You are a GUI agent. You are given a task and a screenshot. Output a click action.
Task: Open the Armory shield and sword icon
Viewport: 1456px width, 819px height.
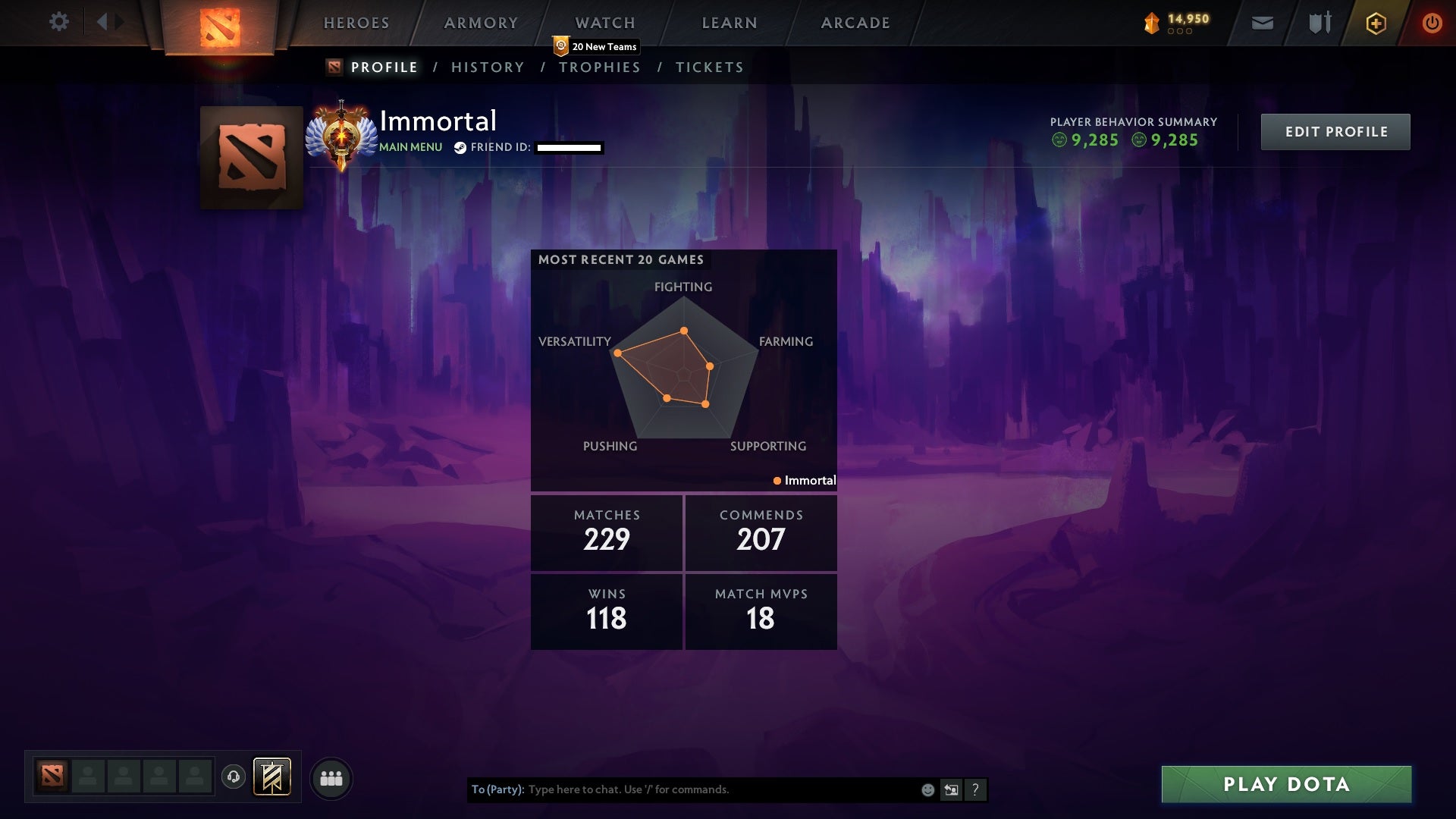point(1319,23)
